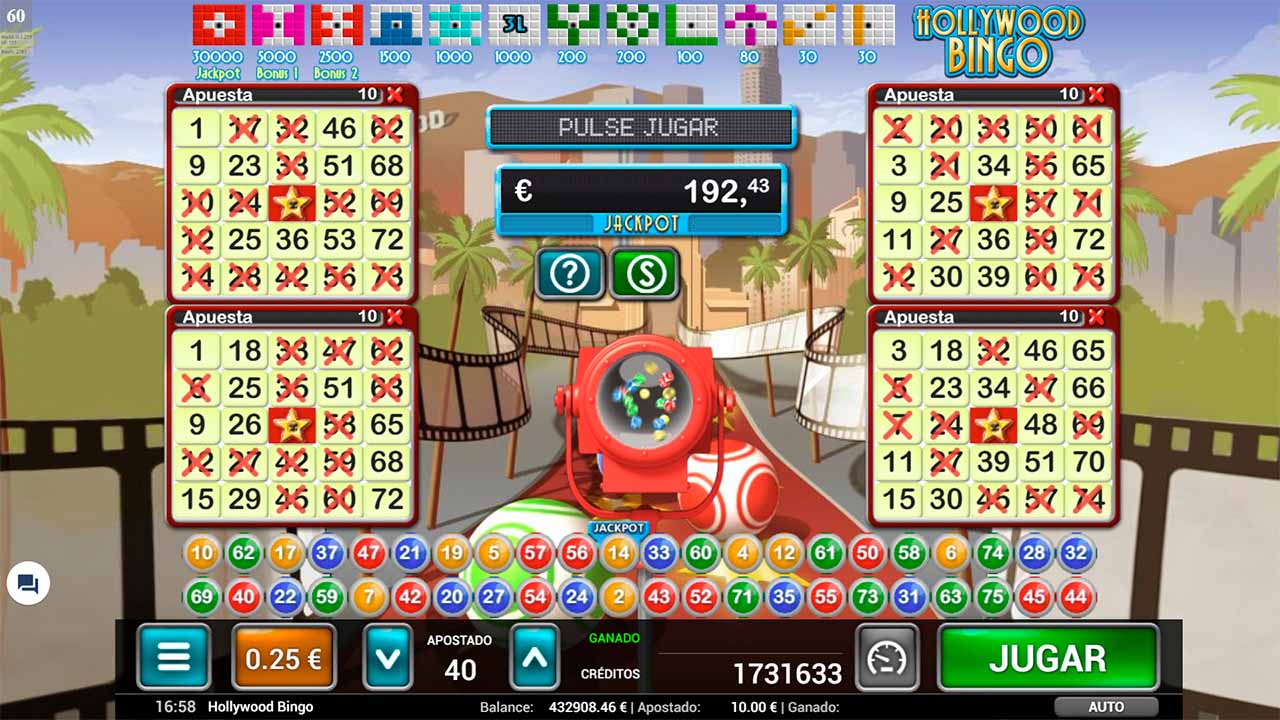Screen dimensions: 1280x720
Task: Click the star wildcard on the top-right card
Action: (x=991, y=203)
